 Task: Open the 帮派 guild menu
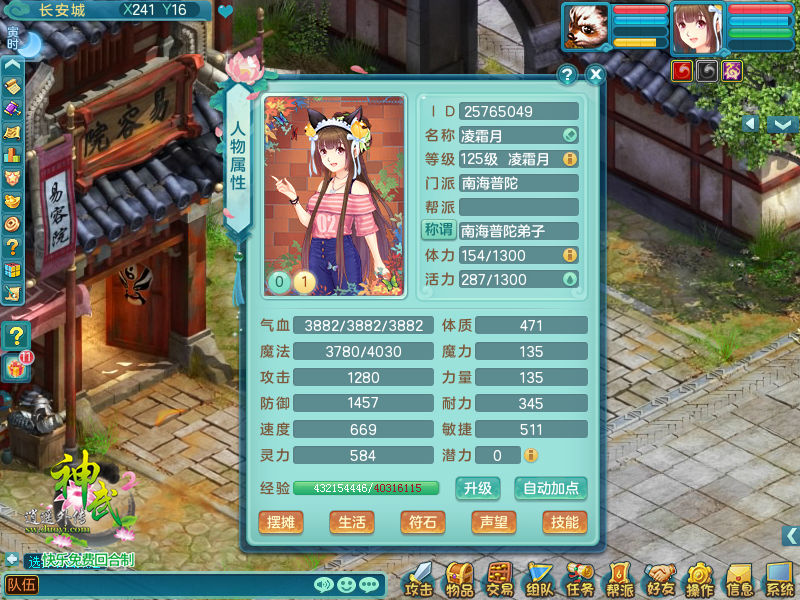point(620,580)
